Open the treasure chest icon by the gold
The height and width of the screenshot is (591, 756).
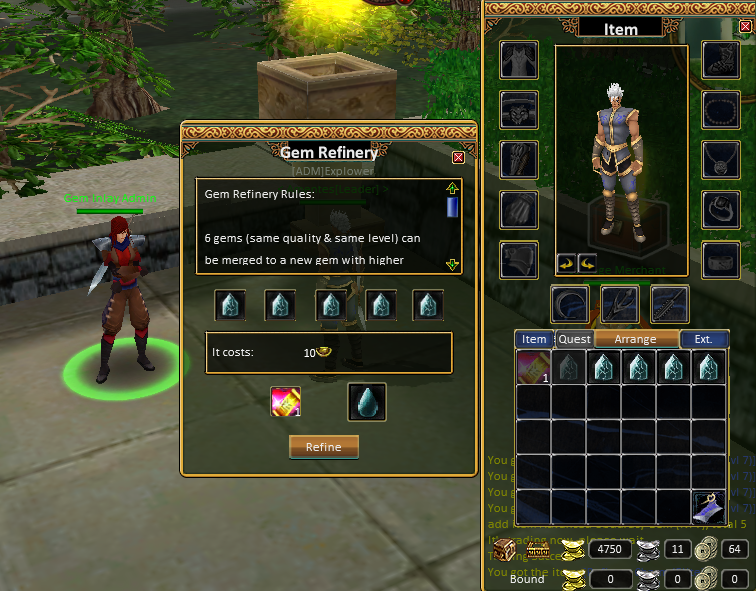click(504, 549)
